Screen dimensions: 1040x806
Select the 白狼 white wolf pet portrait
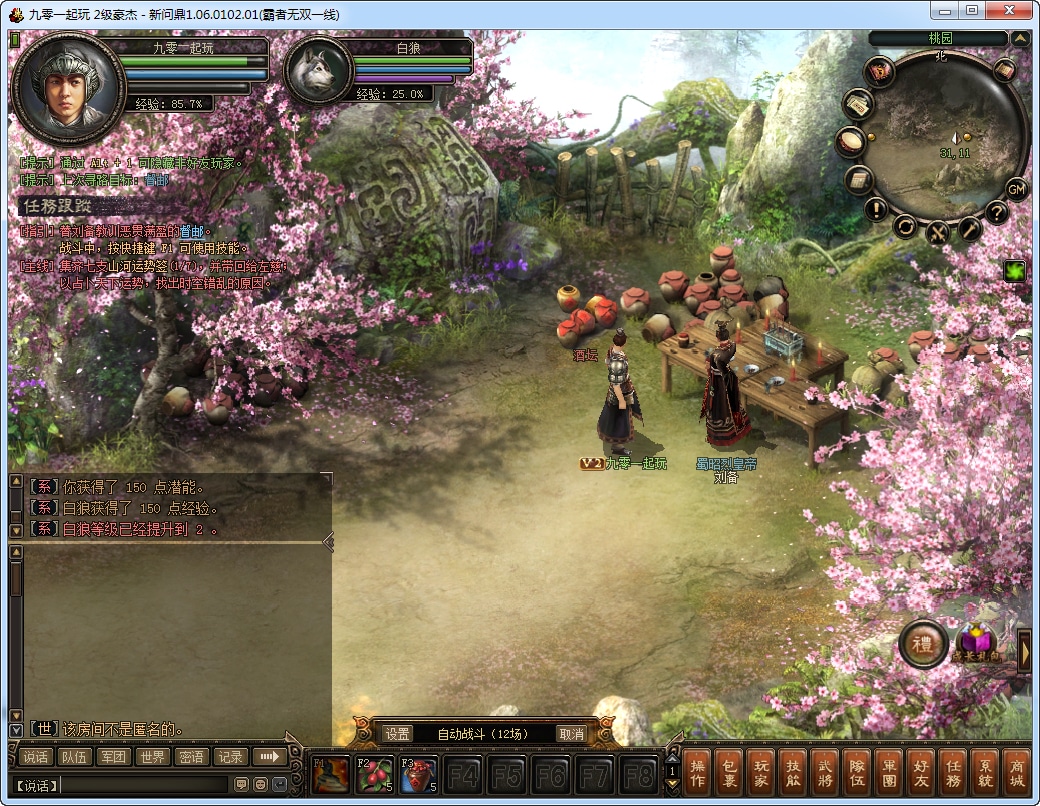coord(319,70)
